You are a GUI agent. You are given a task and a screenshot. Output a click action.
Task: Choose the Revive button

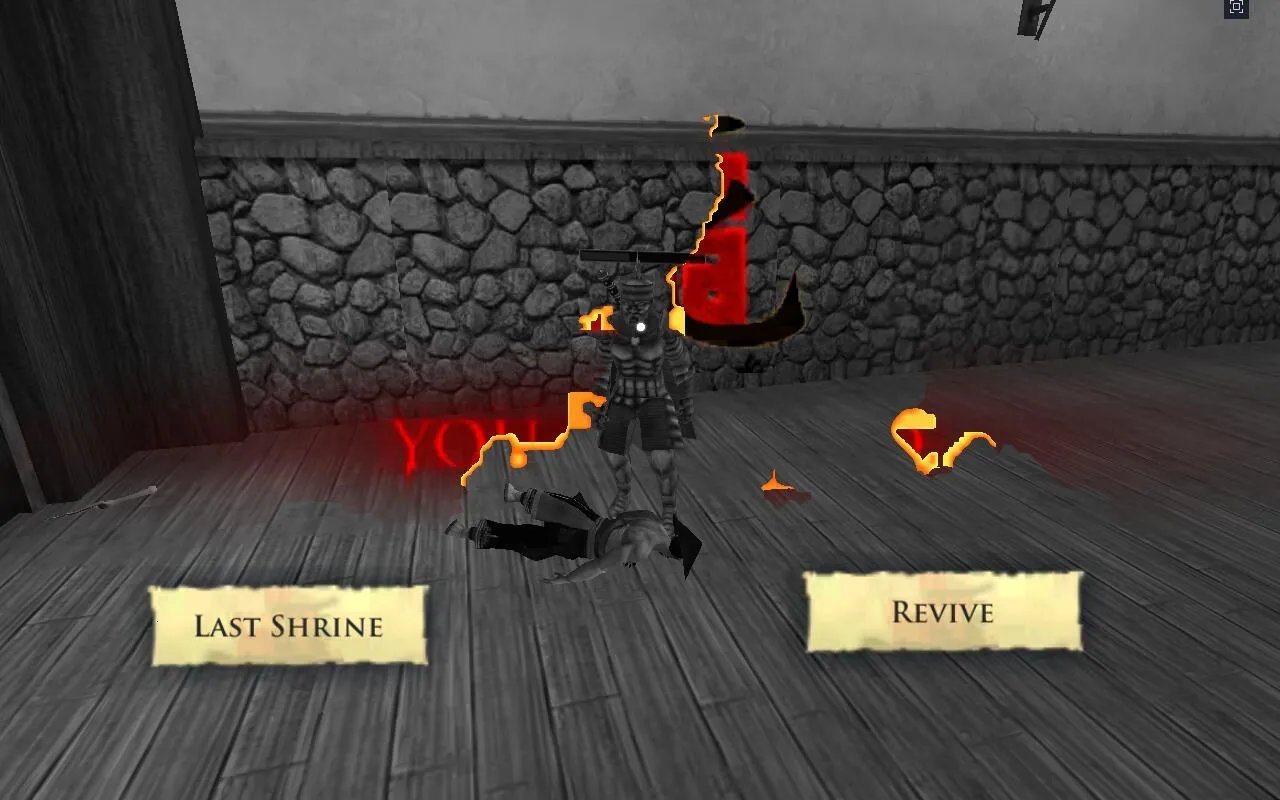943,612
